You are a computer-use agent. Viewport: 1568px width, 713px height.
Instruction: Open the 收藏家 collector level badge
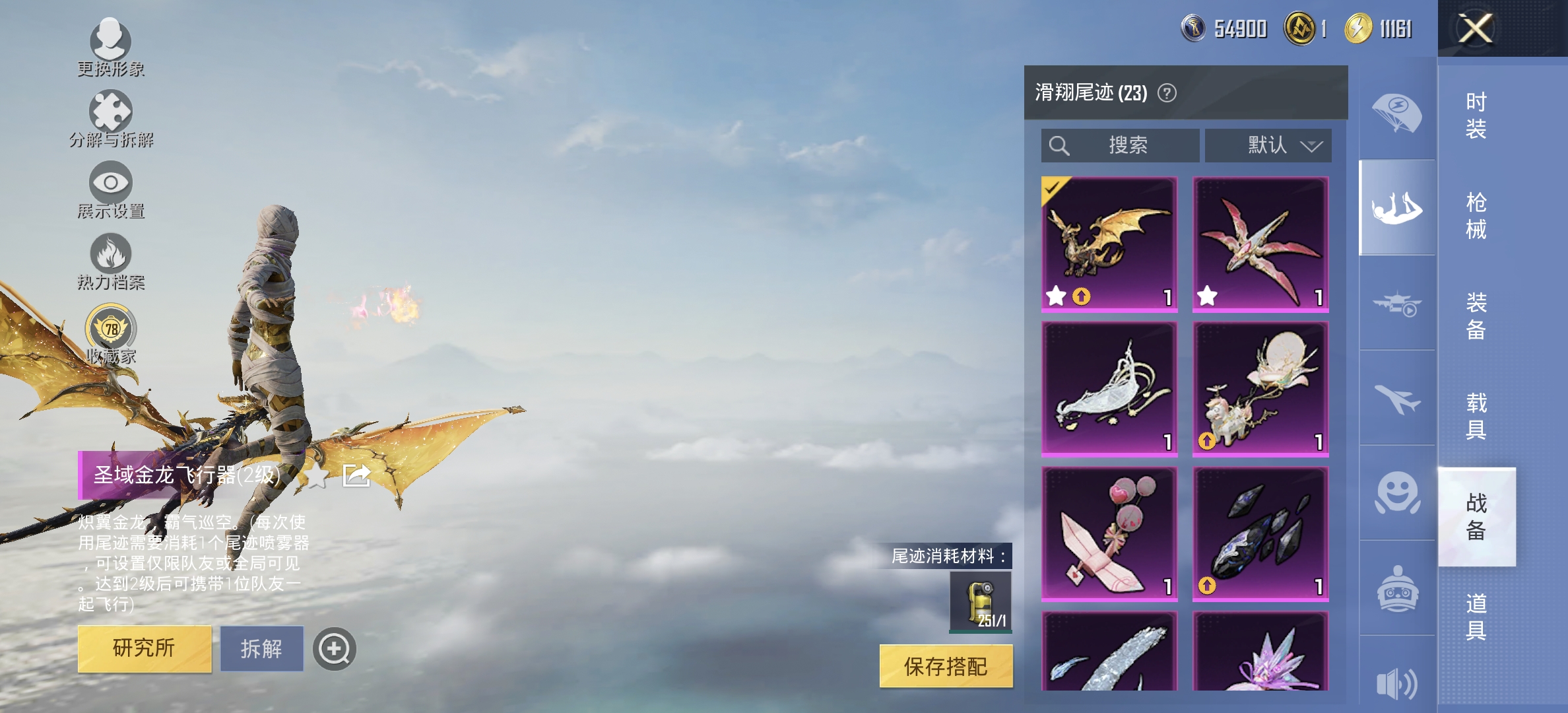tap(111, 328)
